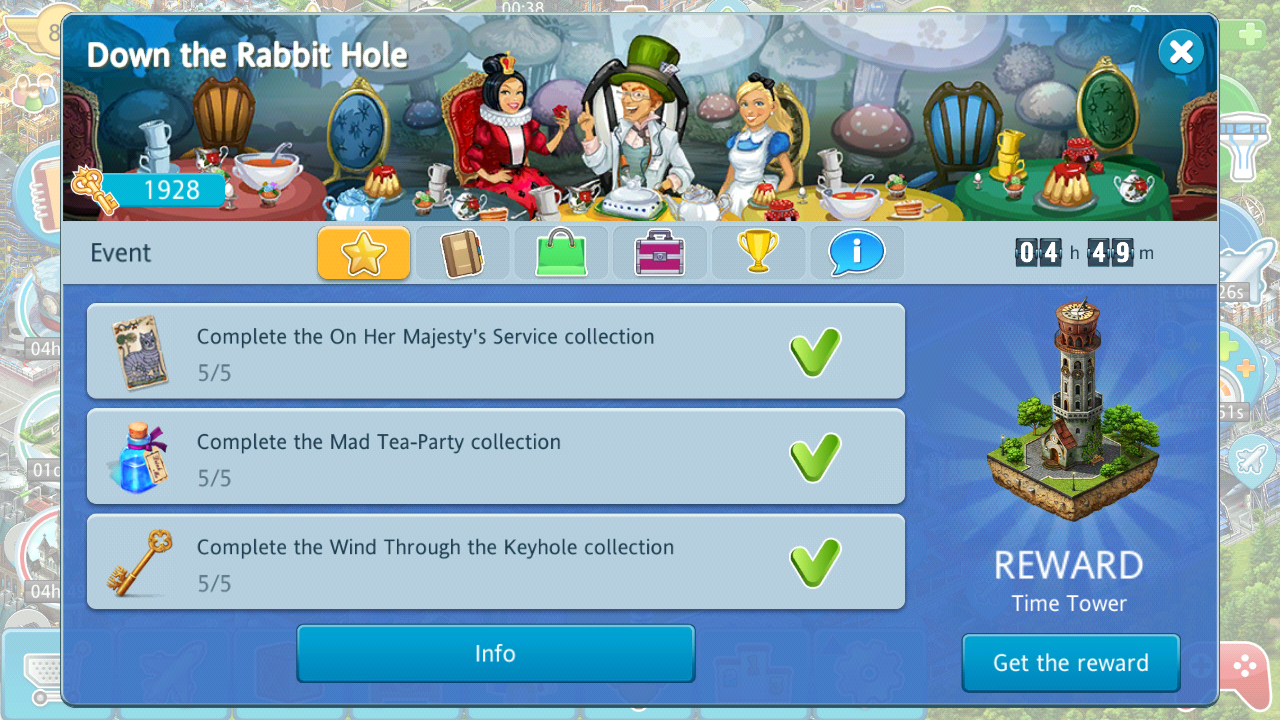Open the blue info bubble tab
The height and width of the screenshot is (720, 1280).
(x=856, y=253)
